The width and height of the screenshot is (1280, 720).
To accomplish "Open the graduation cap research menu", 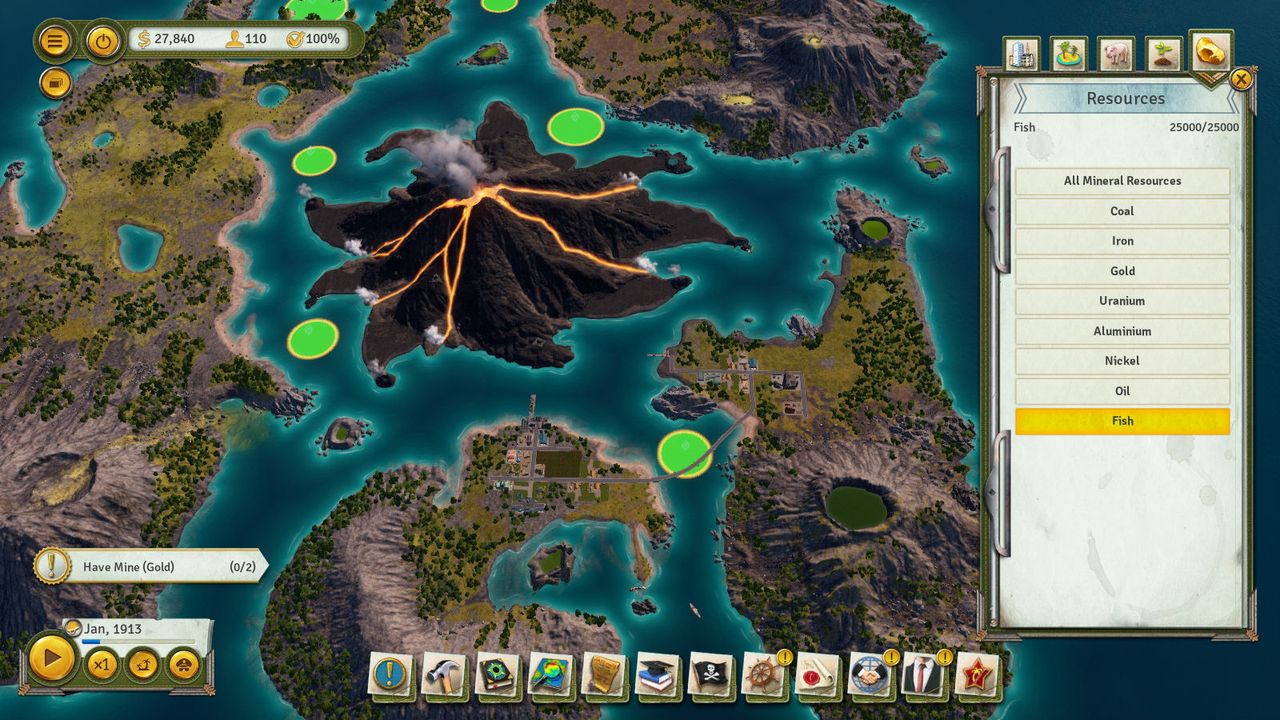I will coord(657,675).
